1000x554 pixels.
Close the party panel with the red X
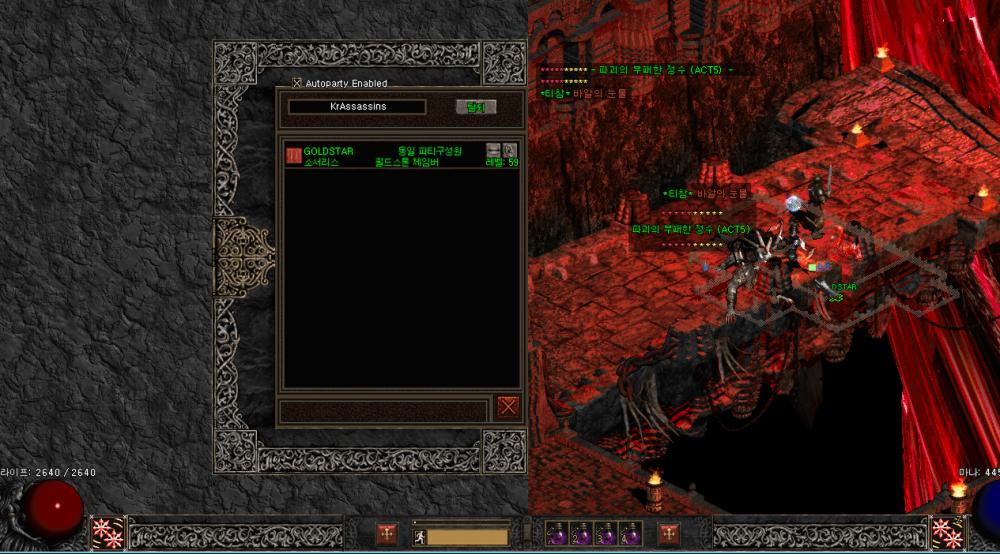coord(508,406)
